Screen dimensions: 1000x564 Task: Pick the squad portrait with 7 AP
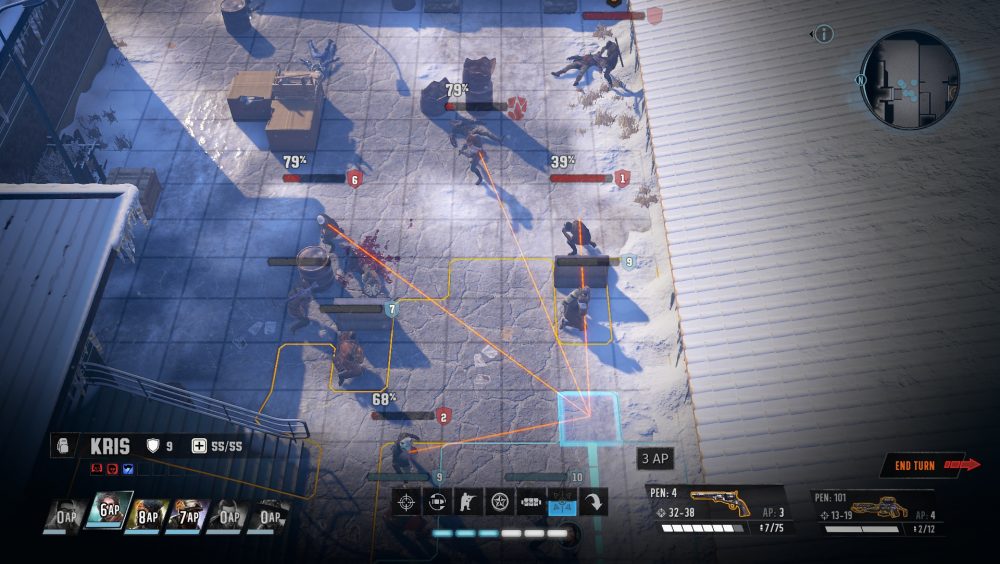188,516
